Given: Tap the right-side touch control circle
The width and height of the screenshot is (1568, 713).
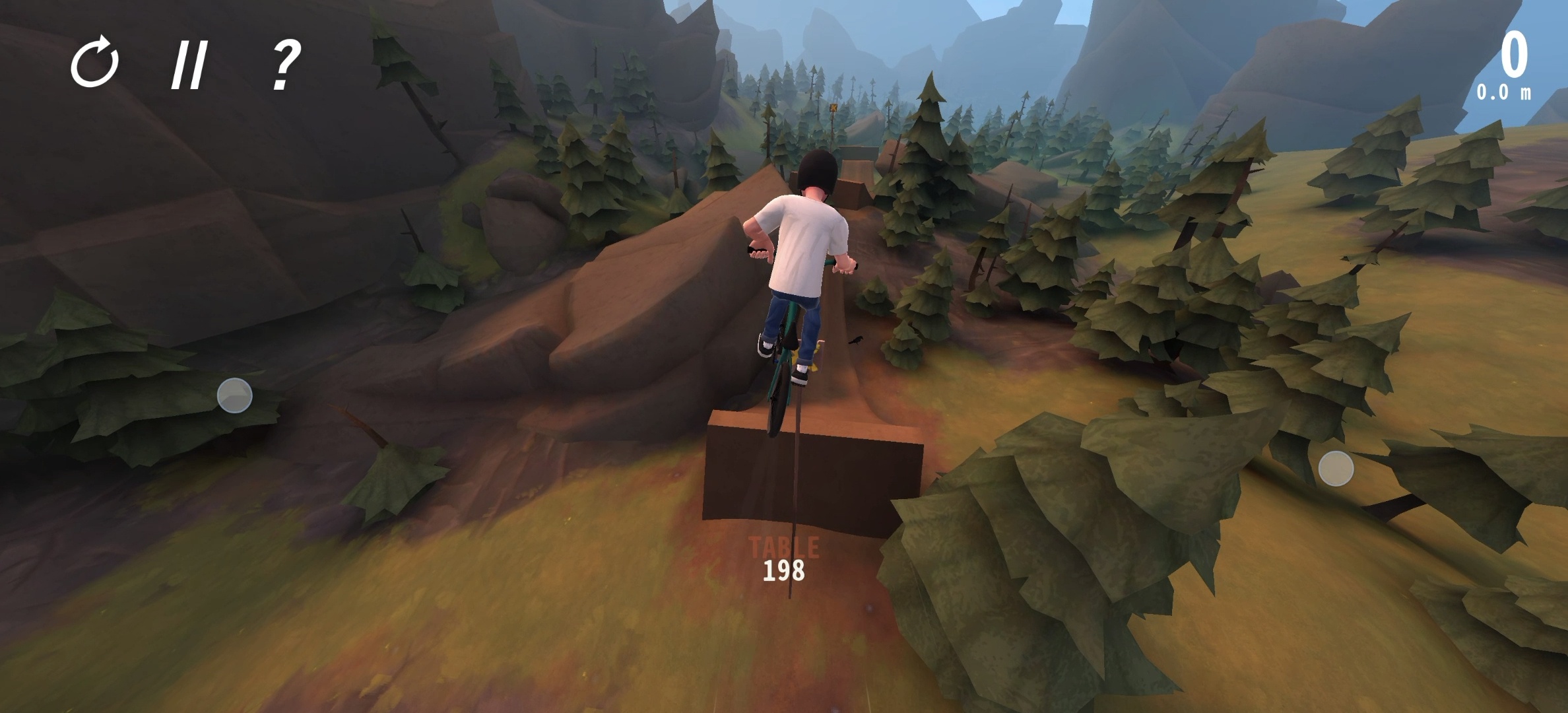Looking at the screenshot, I should coord(1336,469).
